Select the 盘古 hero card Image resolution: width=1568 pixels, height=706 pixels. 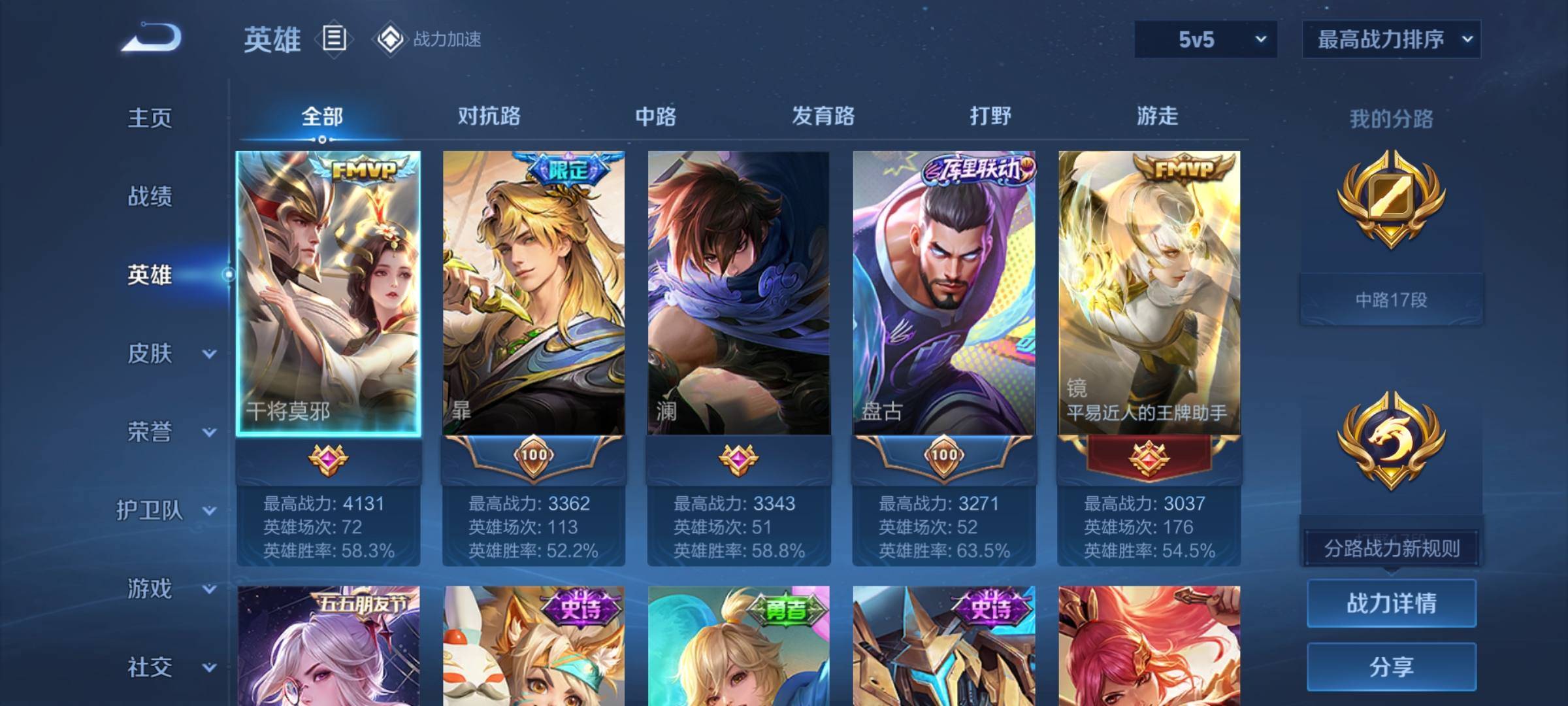(943, 294)
